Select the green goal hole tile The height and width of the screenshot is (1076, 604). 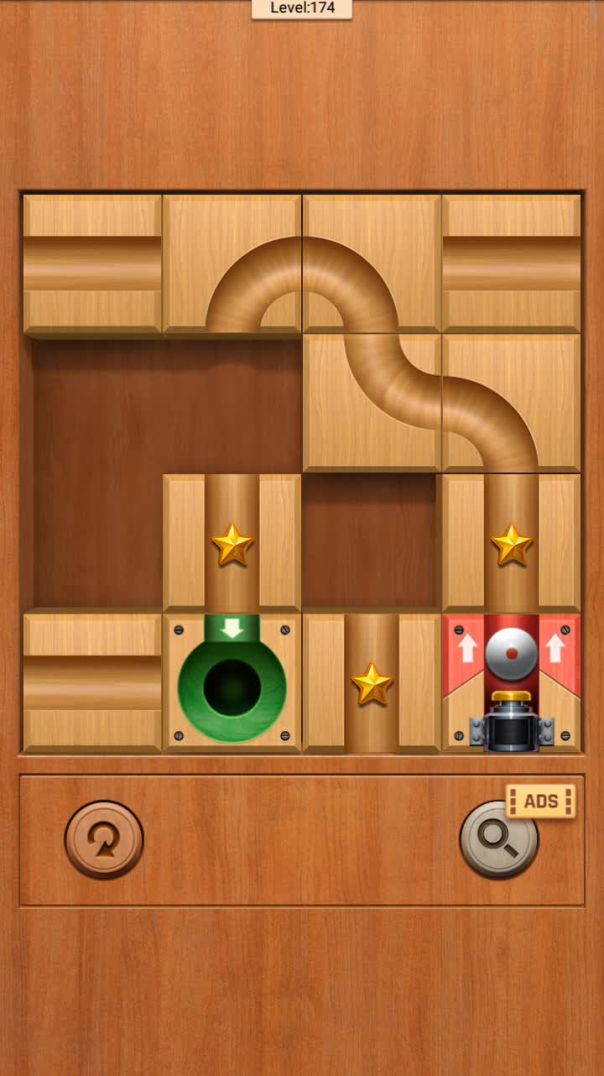click(232, 683)
